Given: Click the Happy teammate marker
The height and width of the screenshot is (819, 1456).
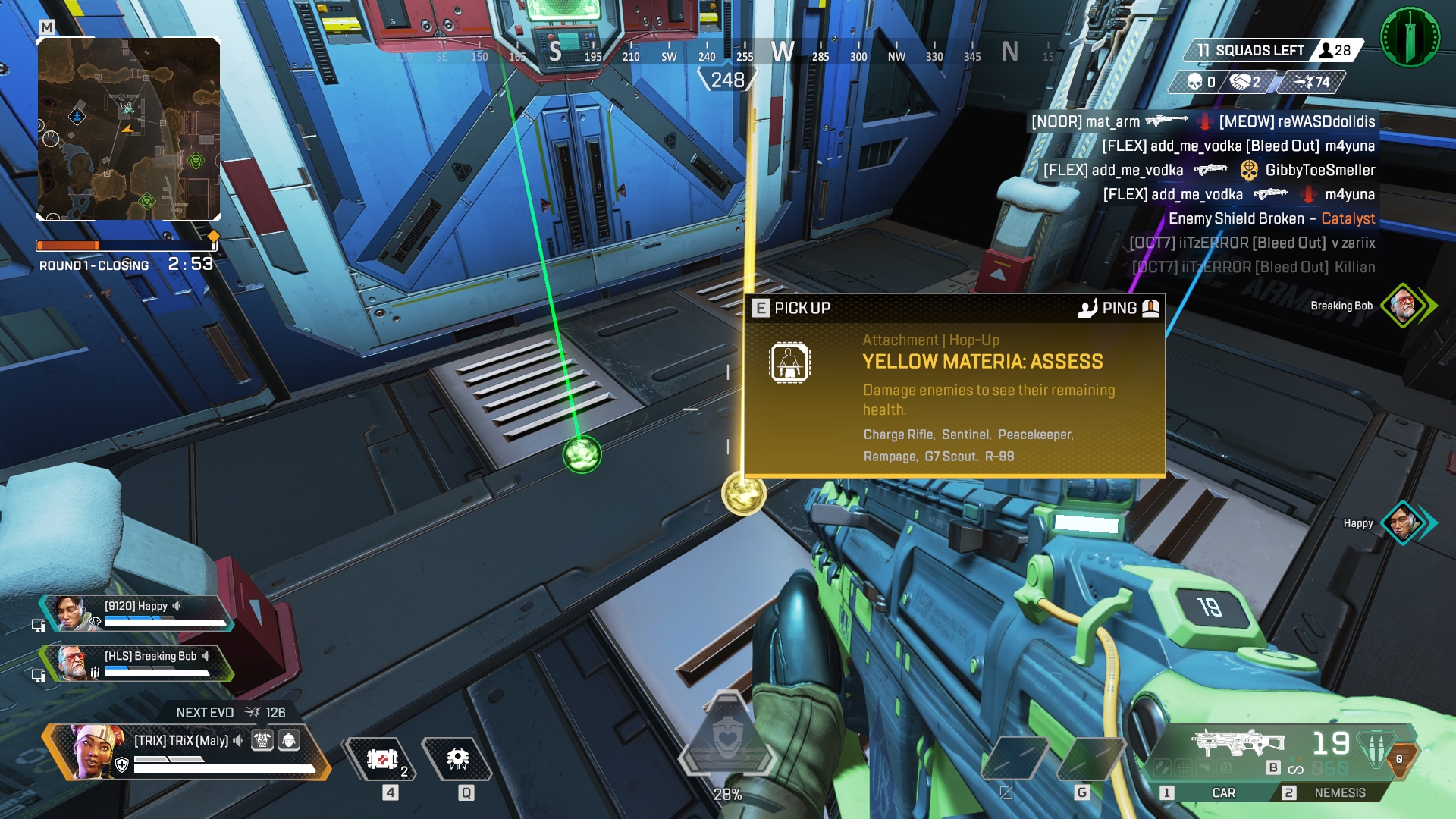Looking at the screenshot, I should click(x=1403, y=522).
